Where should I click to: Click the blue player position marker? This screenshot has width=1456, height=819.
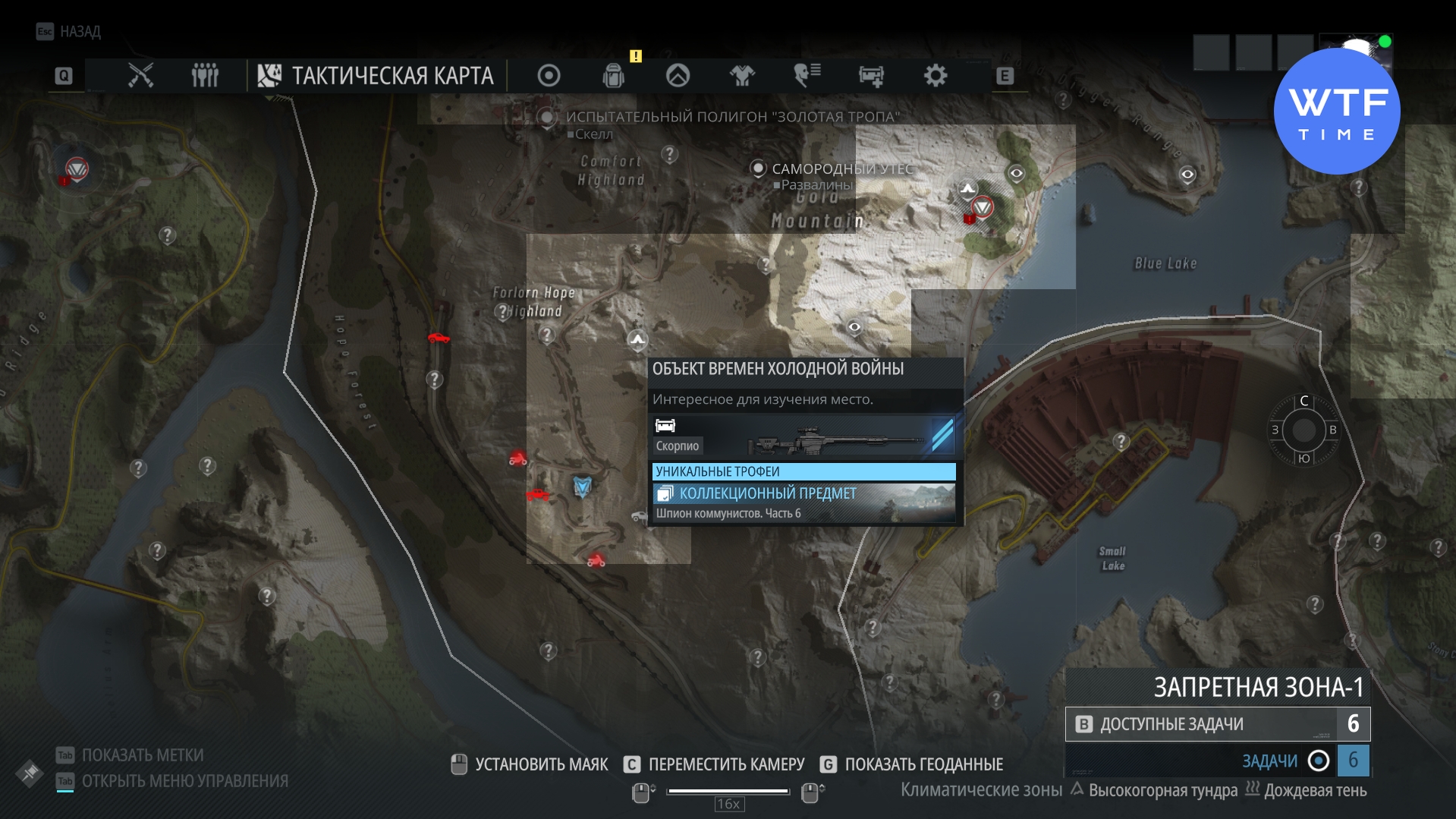click(x=582, y=486)
